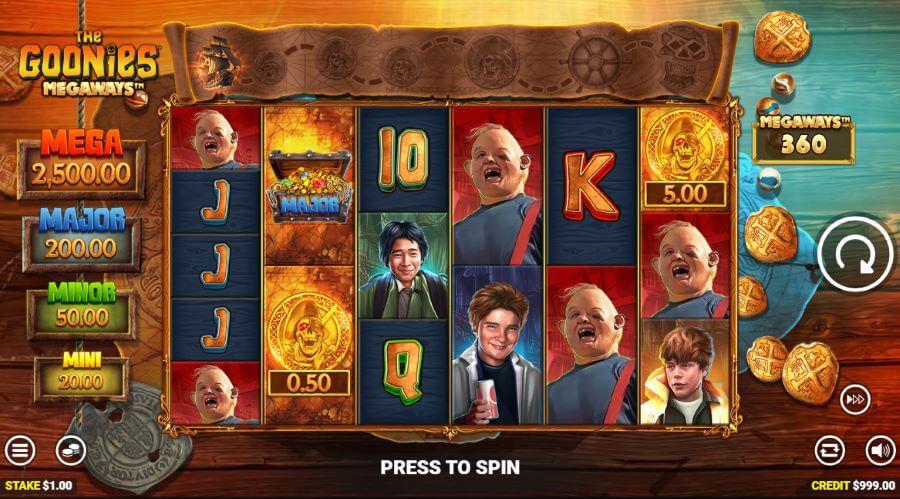Screen dimensions: 900x499
Task: Open the coin stack stake settings
Action: tap(70, 451)
